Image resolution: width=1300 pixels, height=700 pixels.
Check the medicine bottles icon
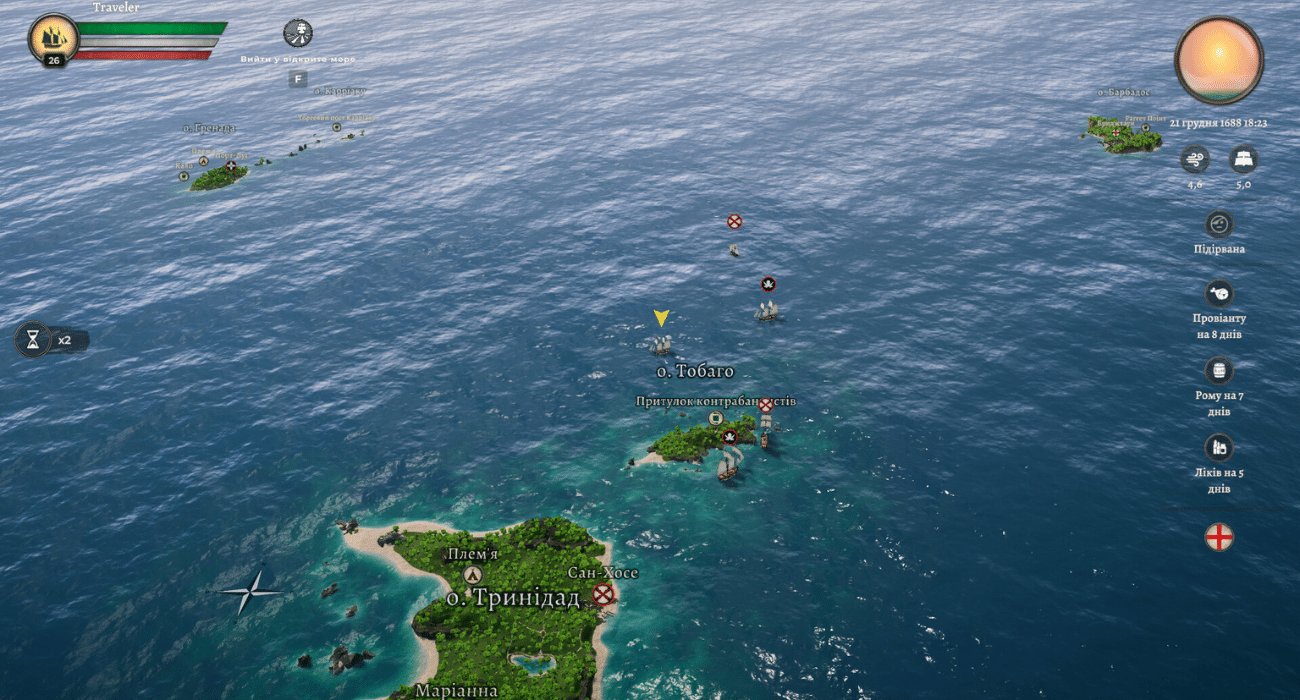[1218, 447]
